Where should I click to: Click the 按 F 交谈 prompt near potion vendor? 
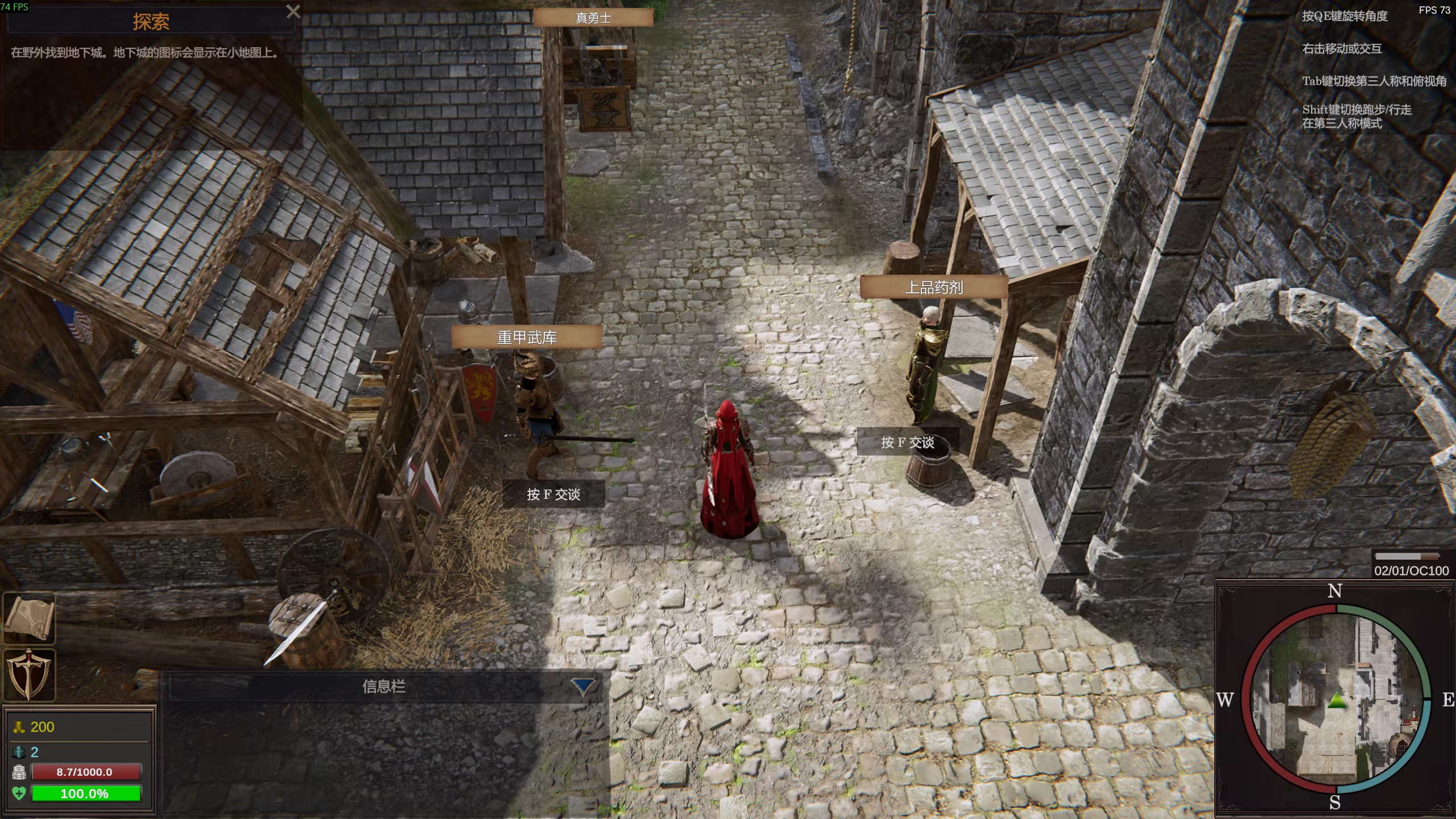(x=907, y=442)
